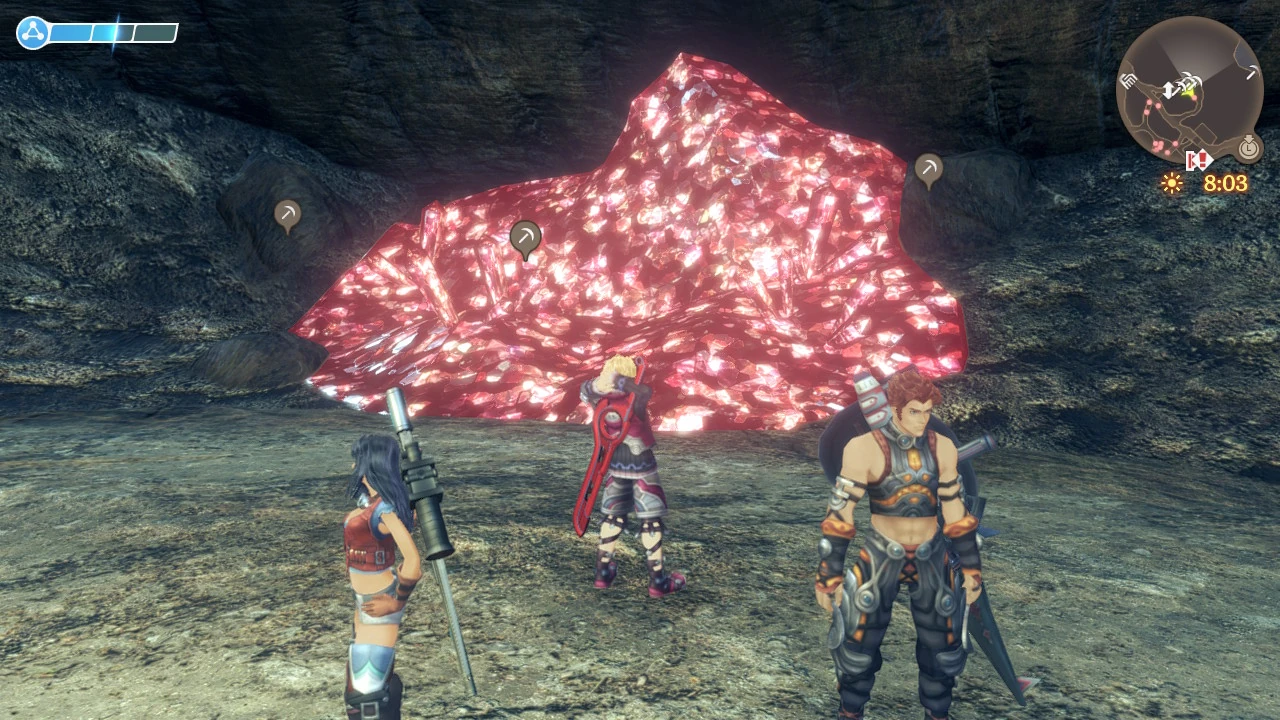This screenshot has width=1280, height=720.
Task: Select the pickaxe icon on the crystal deposit
Action: click(x=525, y=235)
